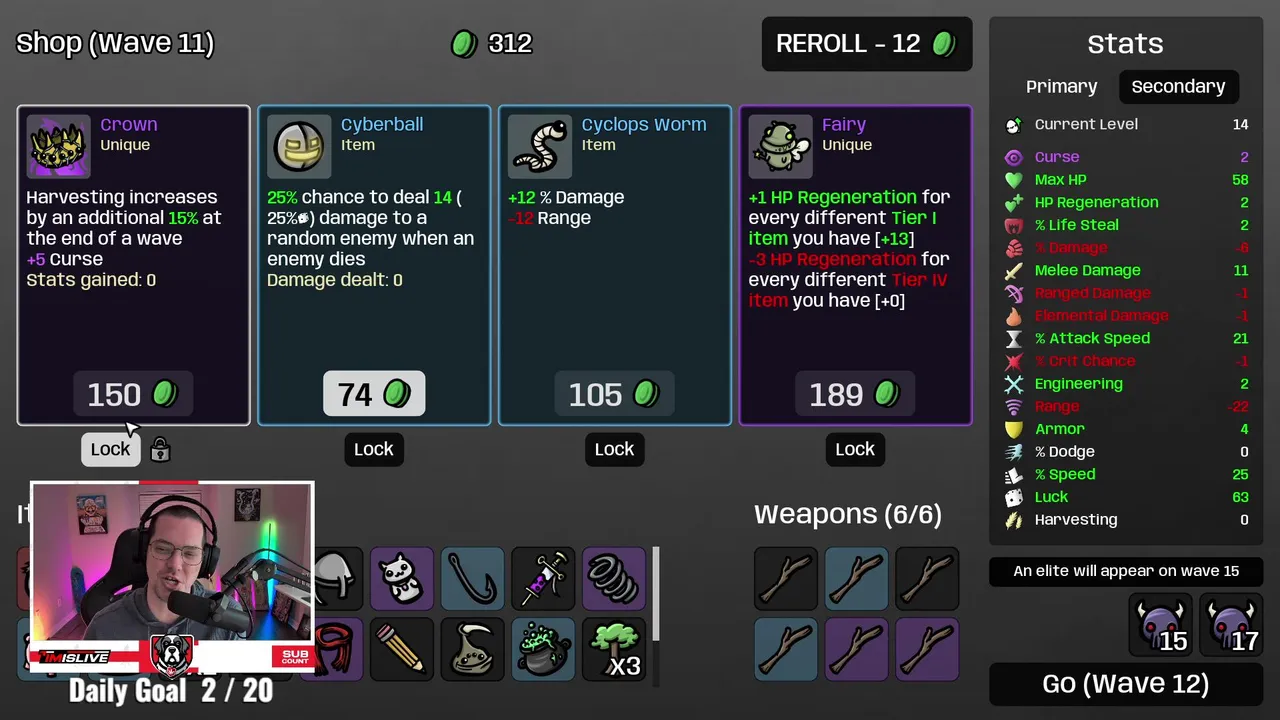Viewport: 1280px width, 720px height.
Task: Buy the Cyclops Worm for 105
Action: pos(614,395)
